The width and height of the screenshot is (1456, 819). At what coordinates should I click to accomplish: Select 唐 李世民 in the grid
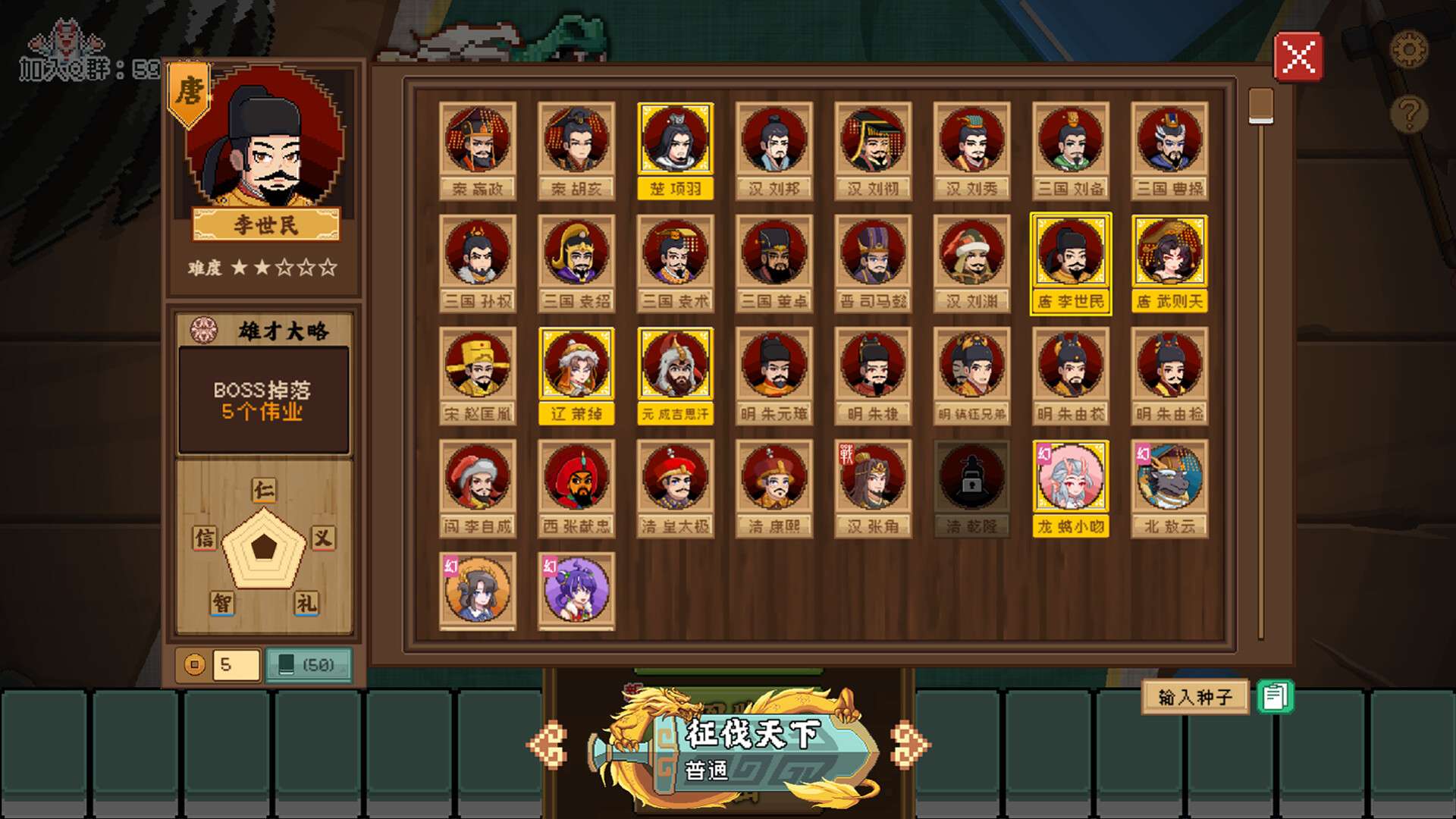pyautogui.click(x=1070, y=262)
